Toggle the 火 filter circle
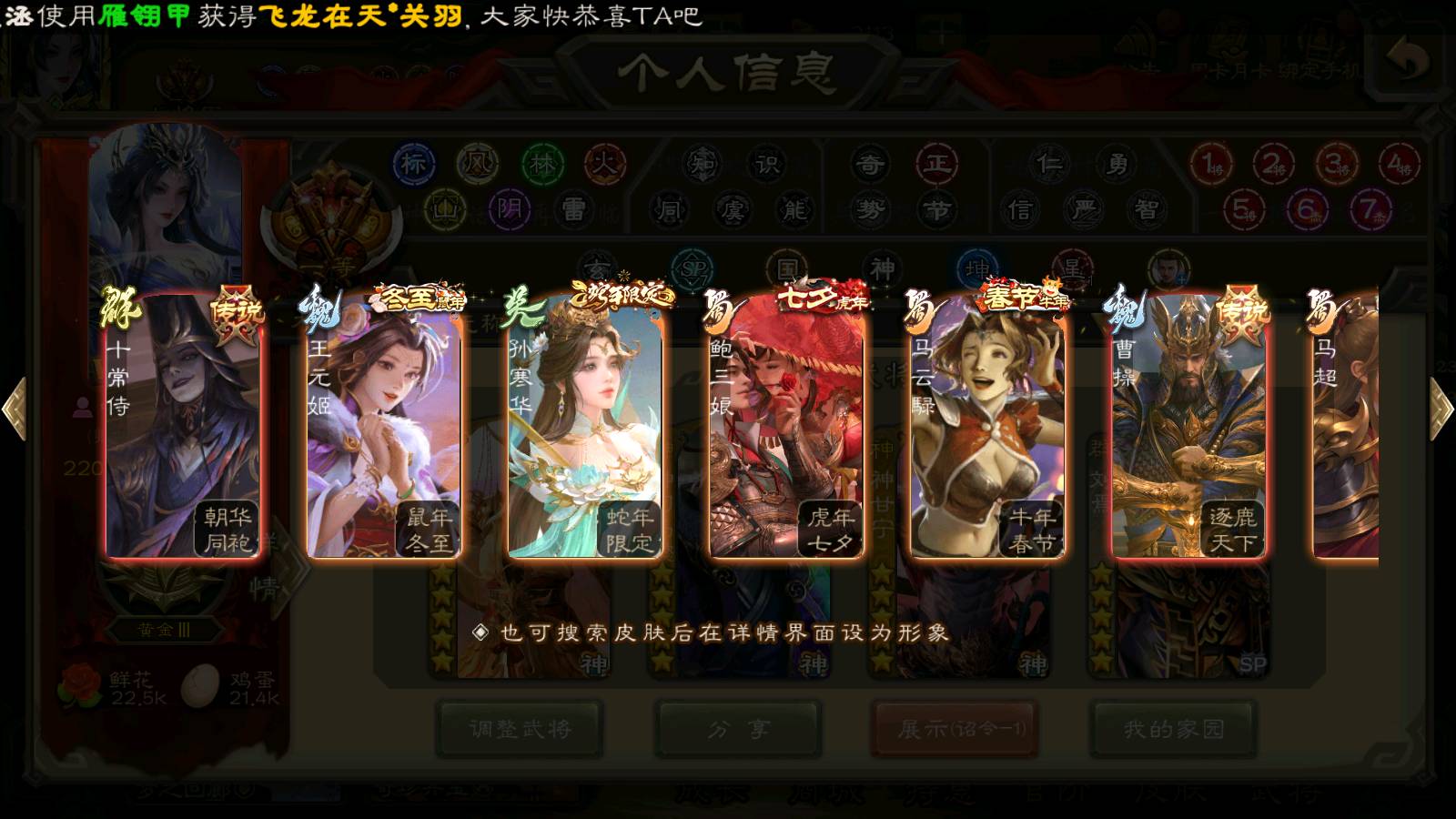This screenshot has width=1456, height=819. 605,164
